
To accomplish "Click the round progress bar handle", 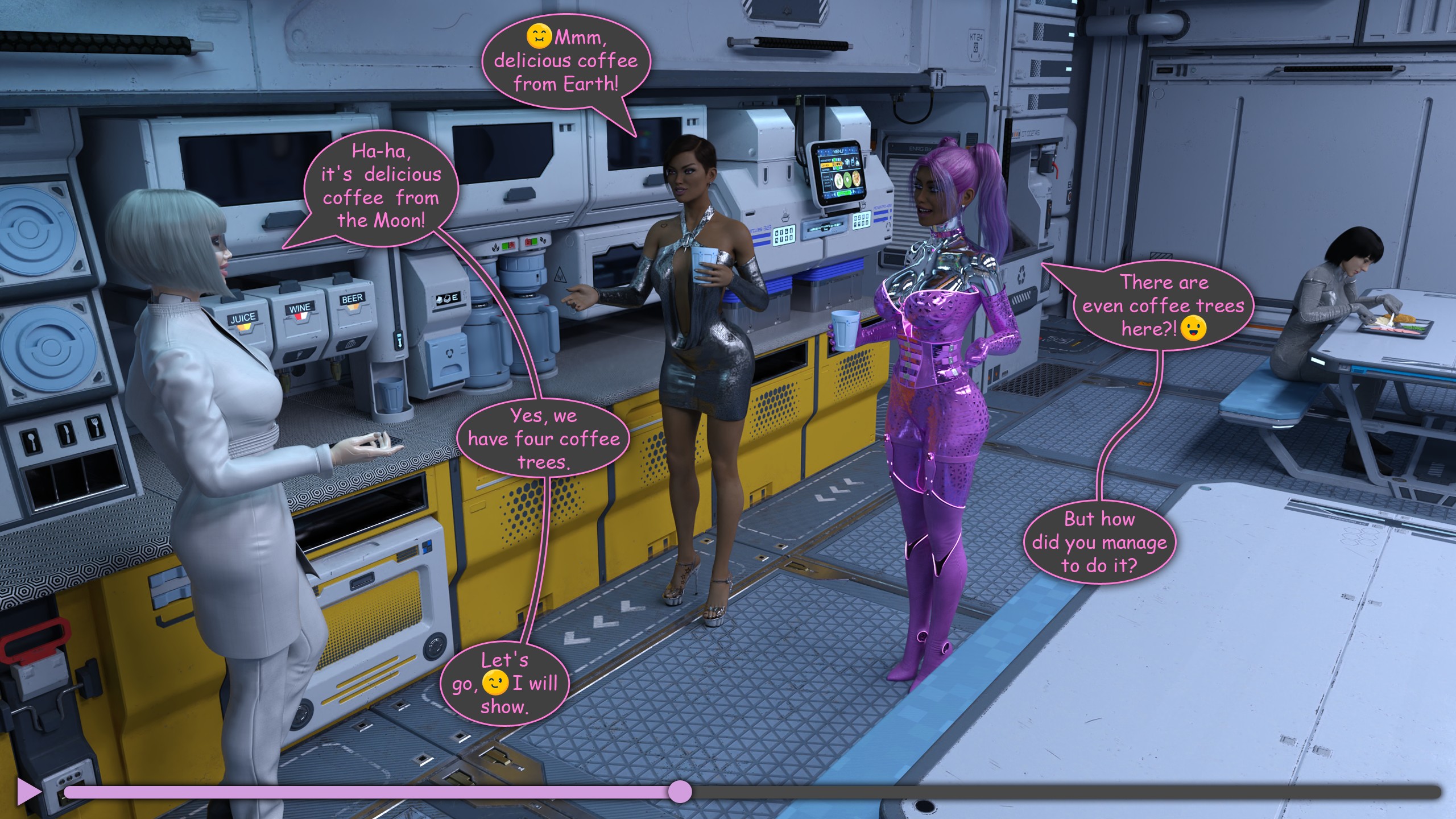I will pyautogui.click(x=679, y=792).
